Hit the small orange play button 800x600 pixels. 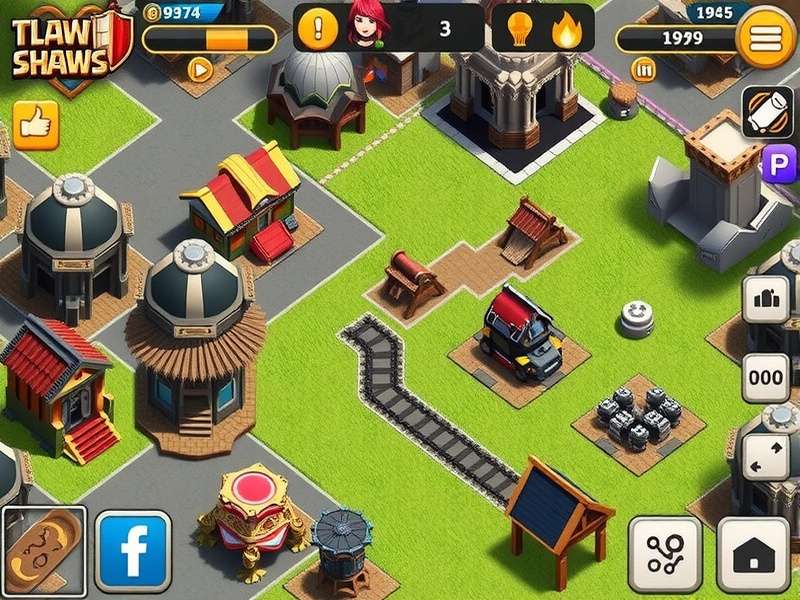tap(200, 69)
